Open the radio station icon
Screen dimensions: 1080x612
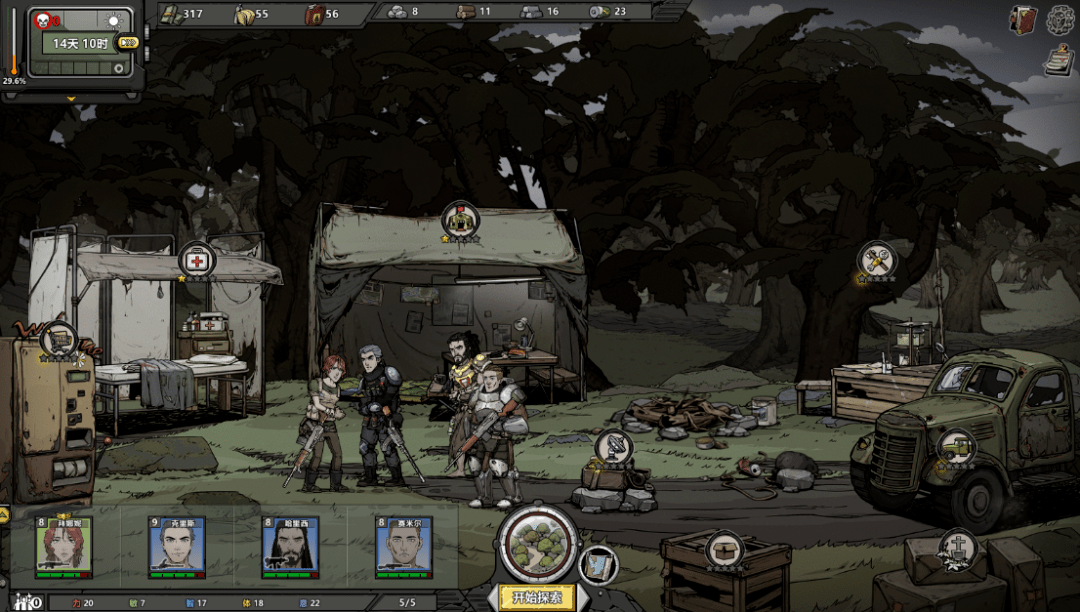[613, 447]
